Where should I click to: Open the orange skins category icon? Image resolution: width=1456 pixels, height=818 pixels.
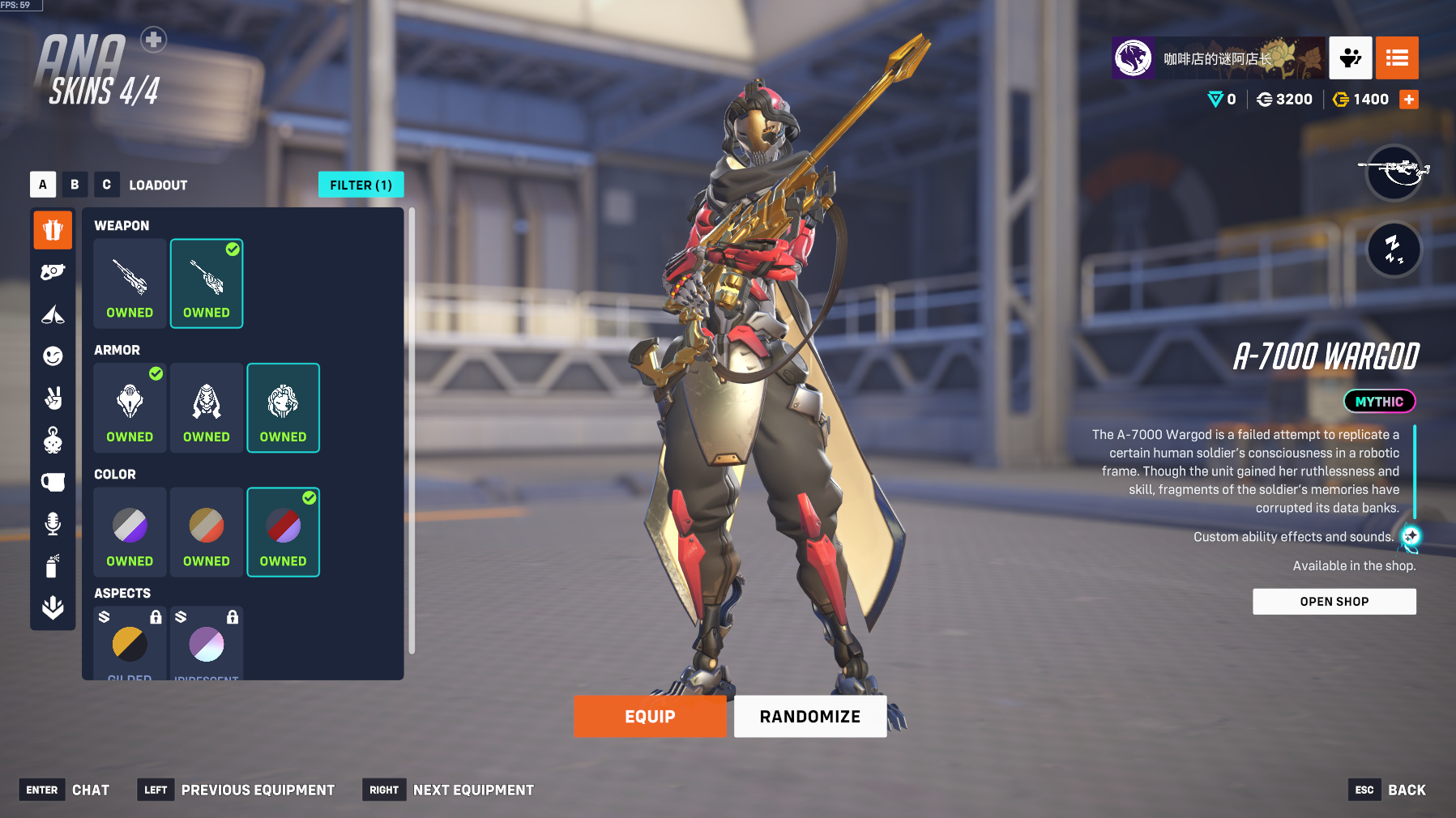tap(53, 230)
